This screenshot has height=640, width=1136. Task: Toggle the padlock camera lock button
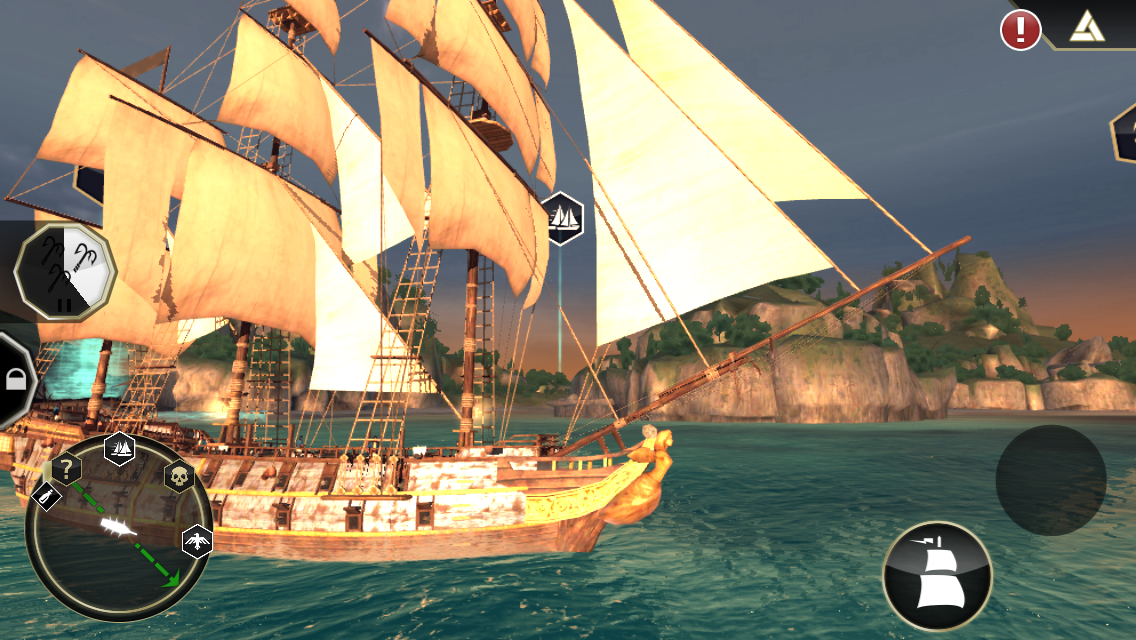pyautogui.click(x=15, y=379)
